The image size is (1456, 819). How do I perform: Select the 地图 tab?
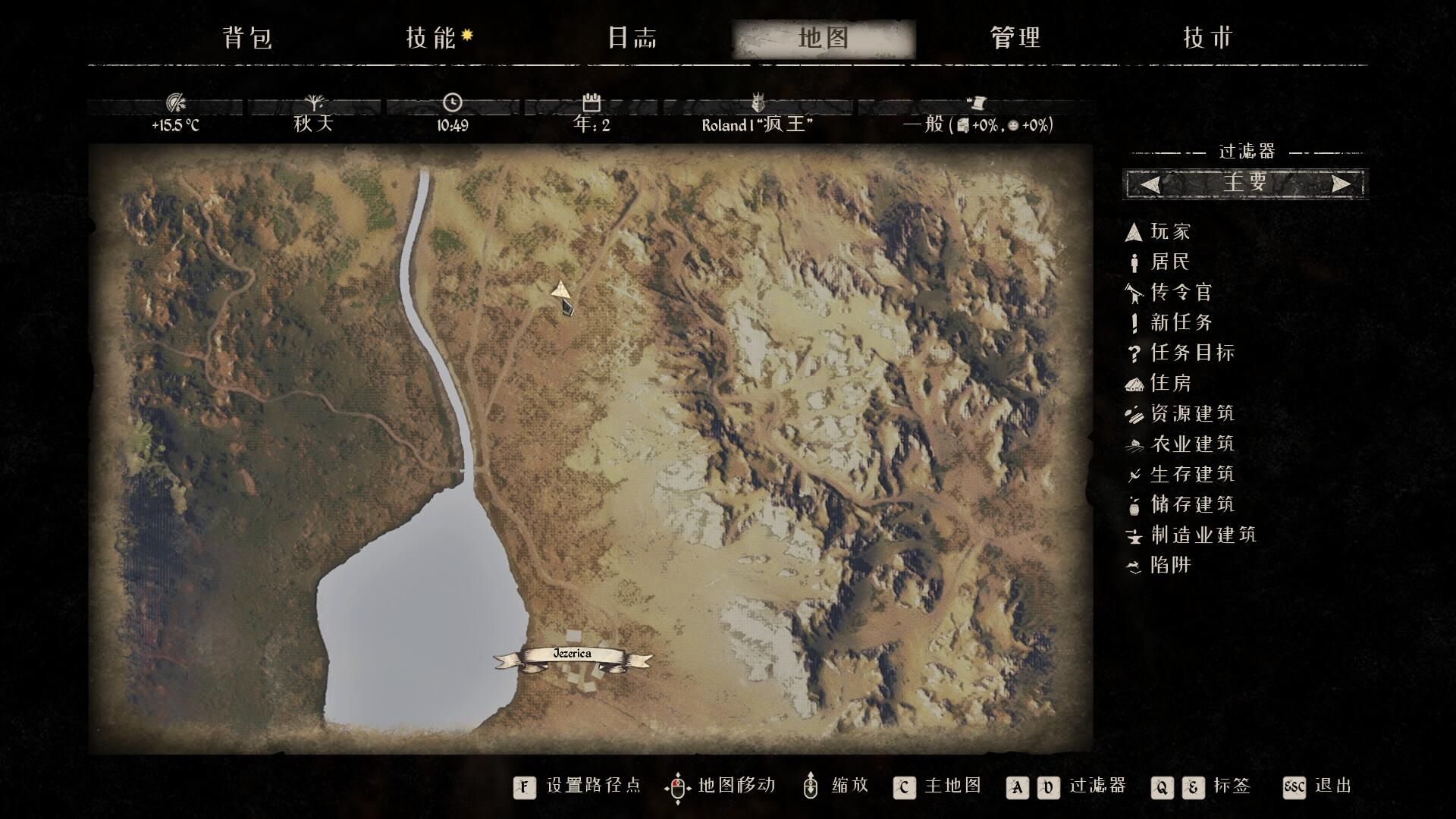[824, 38]
